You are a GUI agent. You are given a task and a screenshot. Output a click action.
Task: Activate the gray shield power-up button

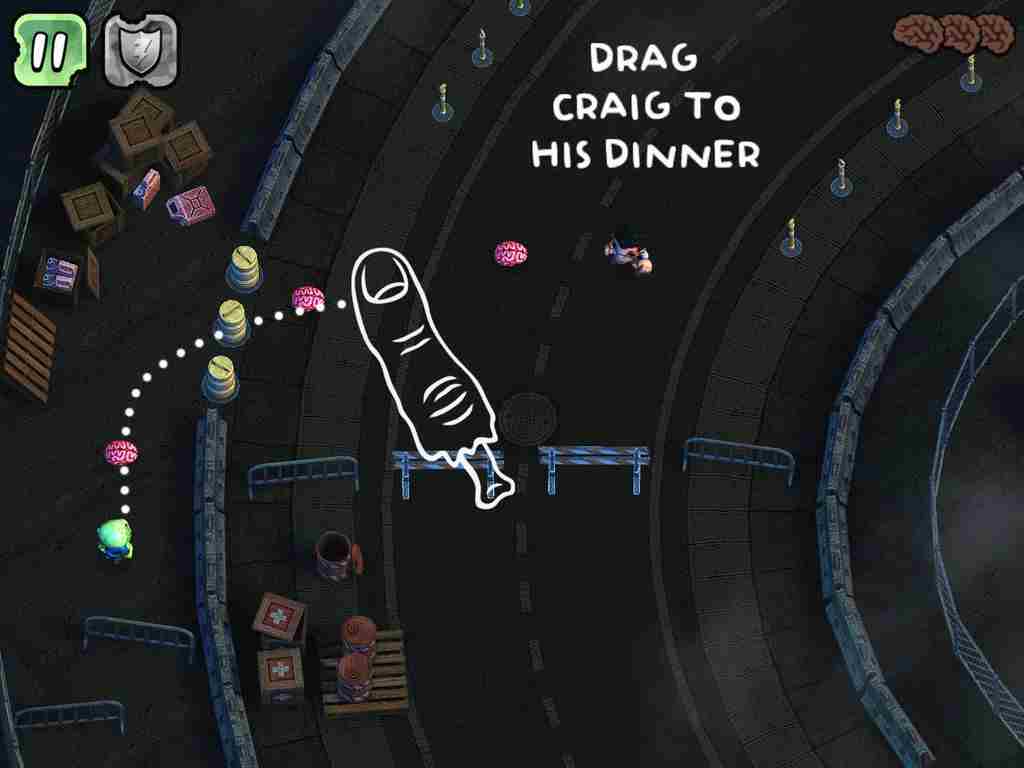click(140, 50)
